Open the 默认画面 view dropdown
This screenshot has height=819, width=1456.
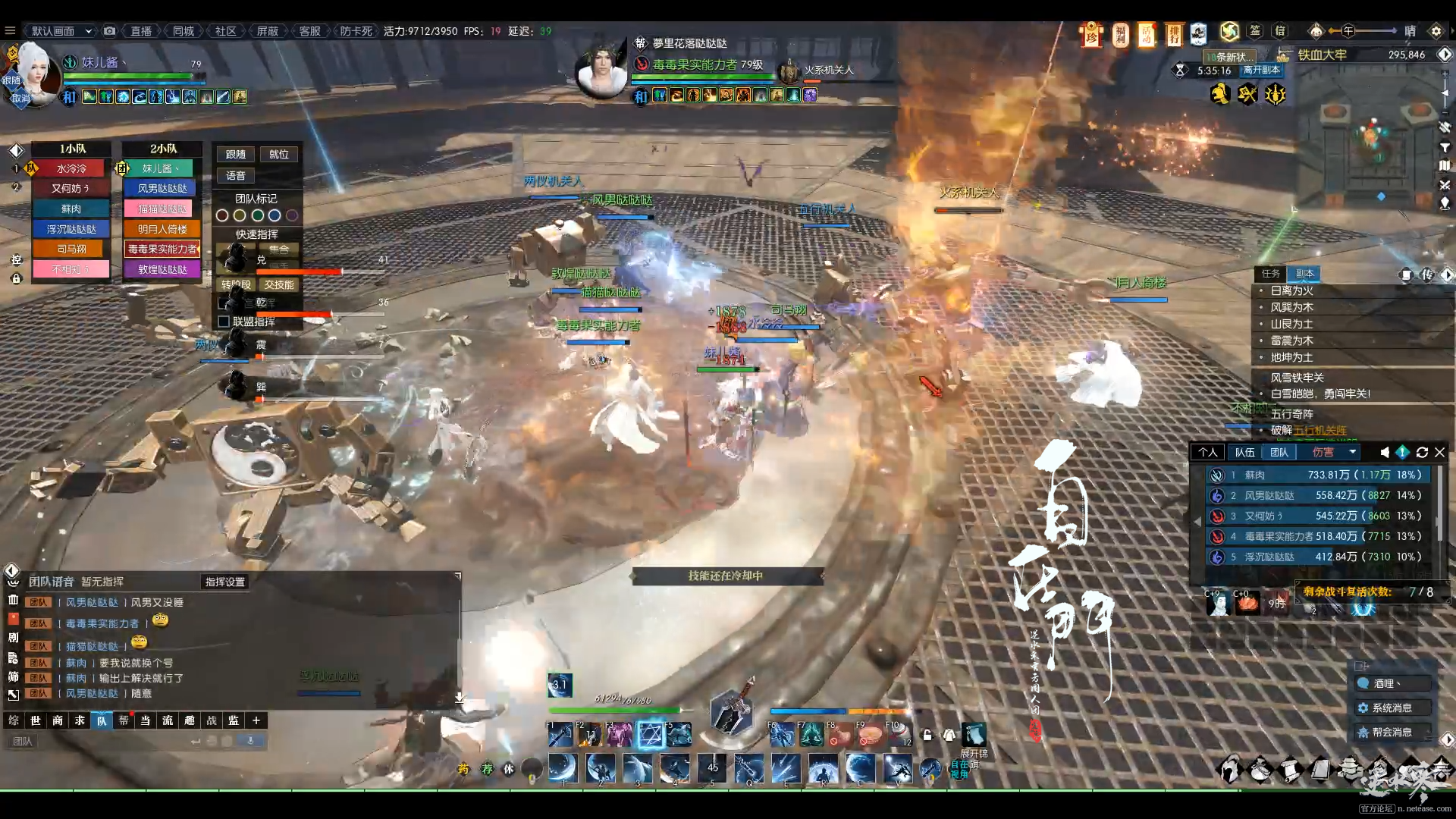[x=61, y=31]
